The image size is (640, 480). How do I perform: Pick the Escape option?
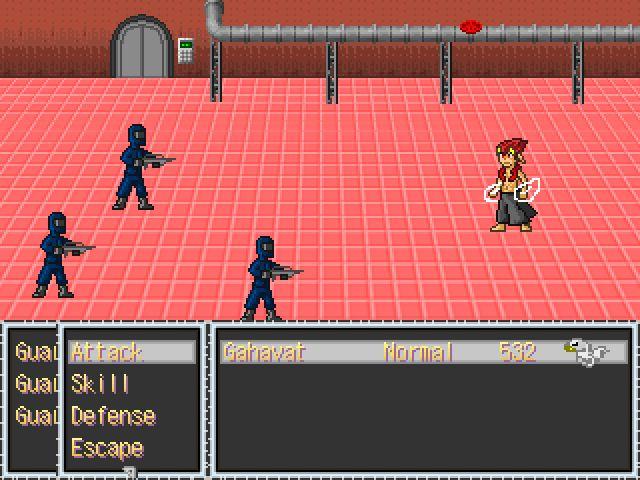point(107,448)
